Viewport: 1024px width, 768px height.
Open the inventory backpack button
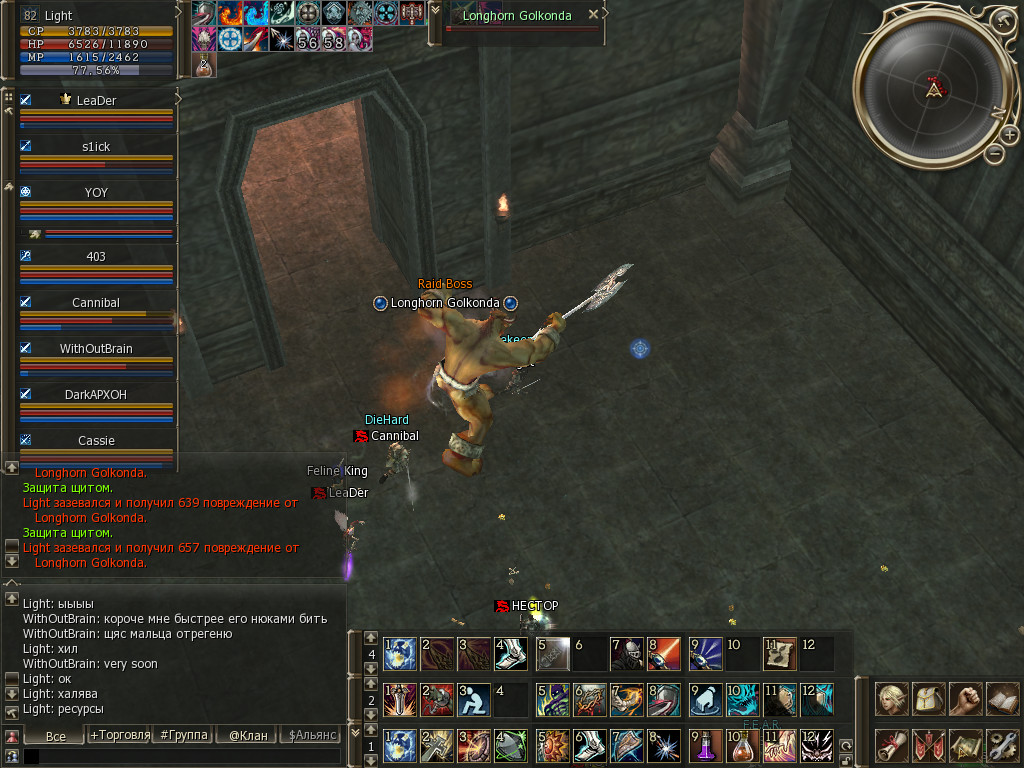coord(928,699)
